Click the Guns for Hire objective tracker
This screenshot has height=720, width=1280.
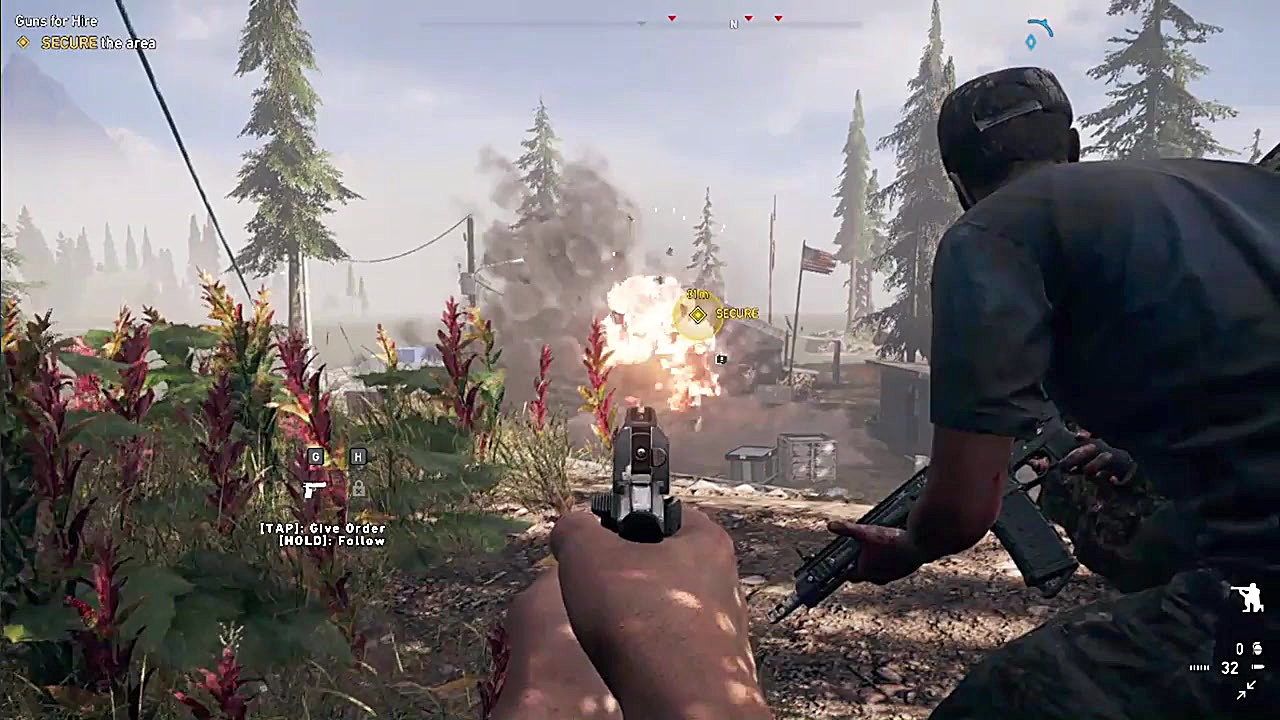56,21
